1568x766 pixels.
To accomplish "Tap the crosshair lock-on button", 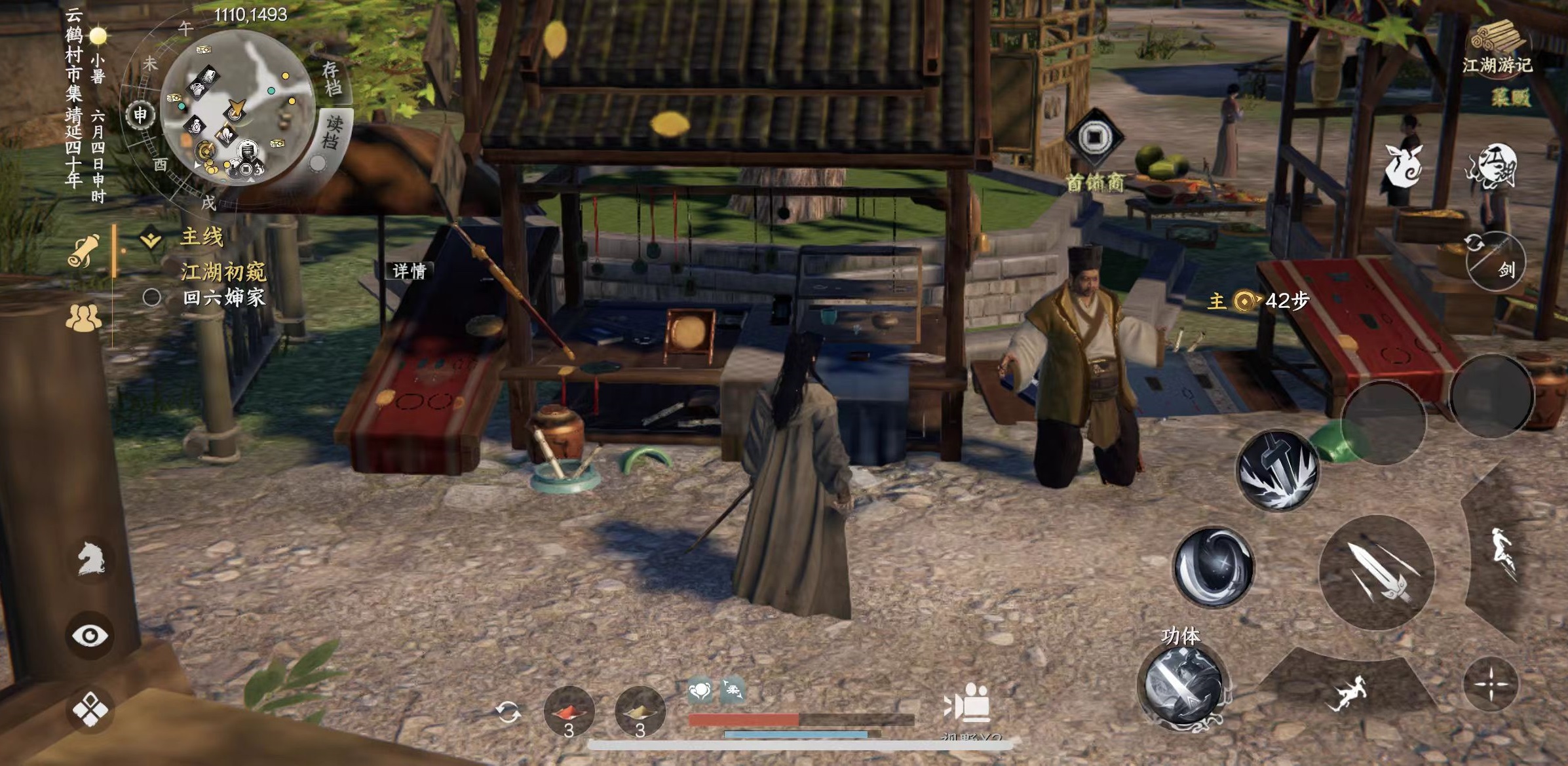I will [1491, 685].
